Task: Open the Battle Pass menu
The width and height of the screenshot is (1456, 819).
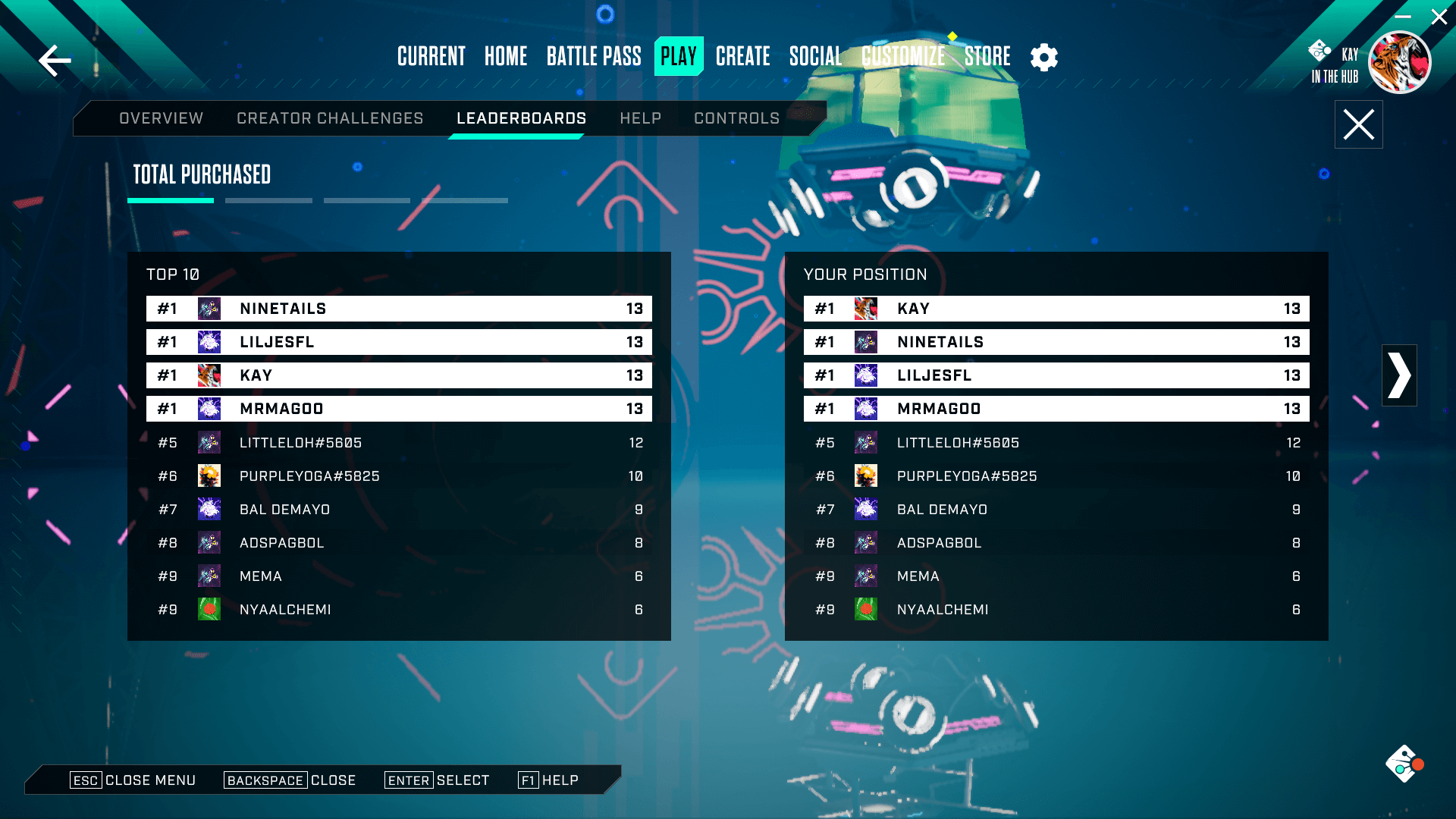Action: (594, 56)
